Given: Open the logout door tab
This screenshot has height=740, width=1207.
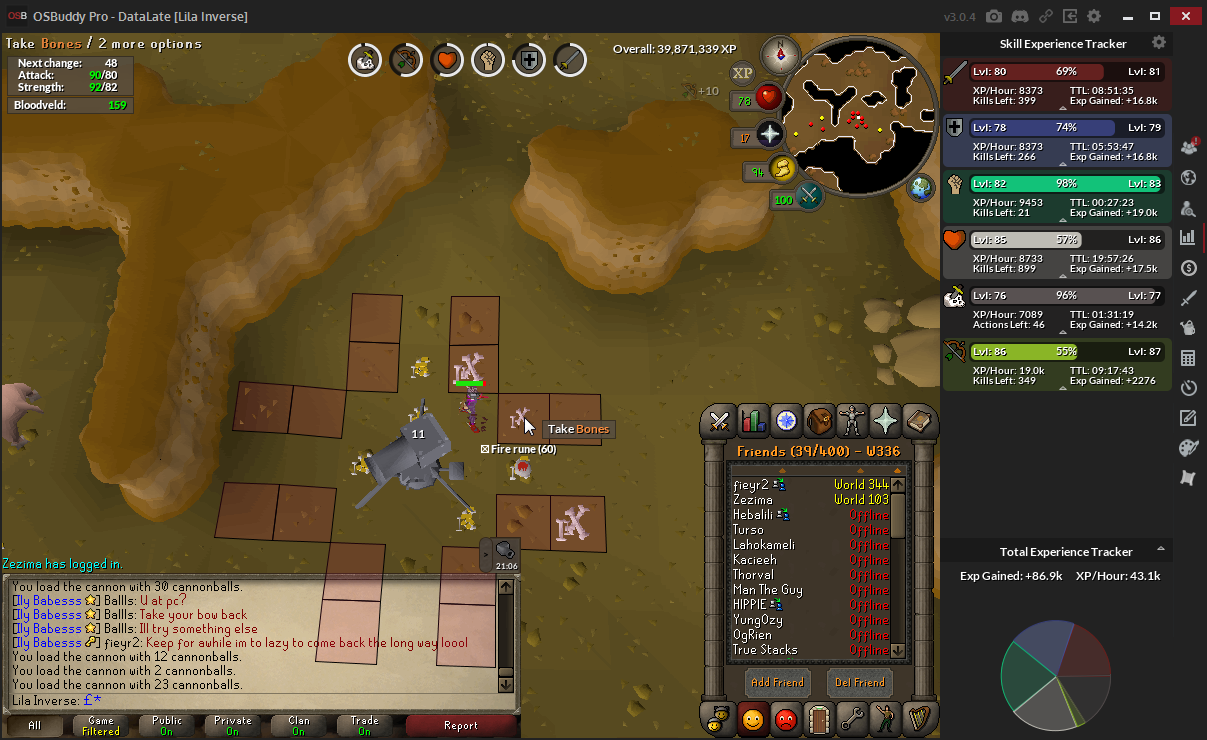Looking at the screenshot, I should (819, 718).
